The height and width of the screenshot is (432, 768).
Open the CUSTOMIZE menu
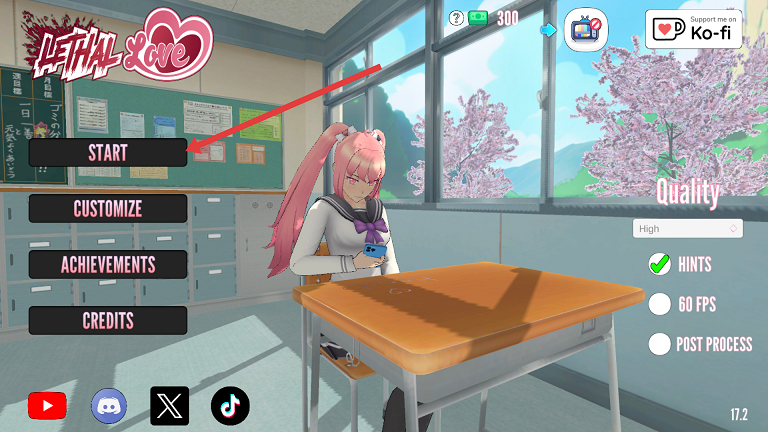coord(107,208)
